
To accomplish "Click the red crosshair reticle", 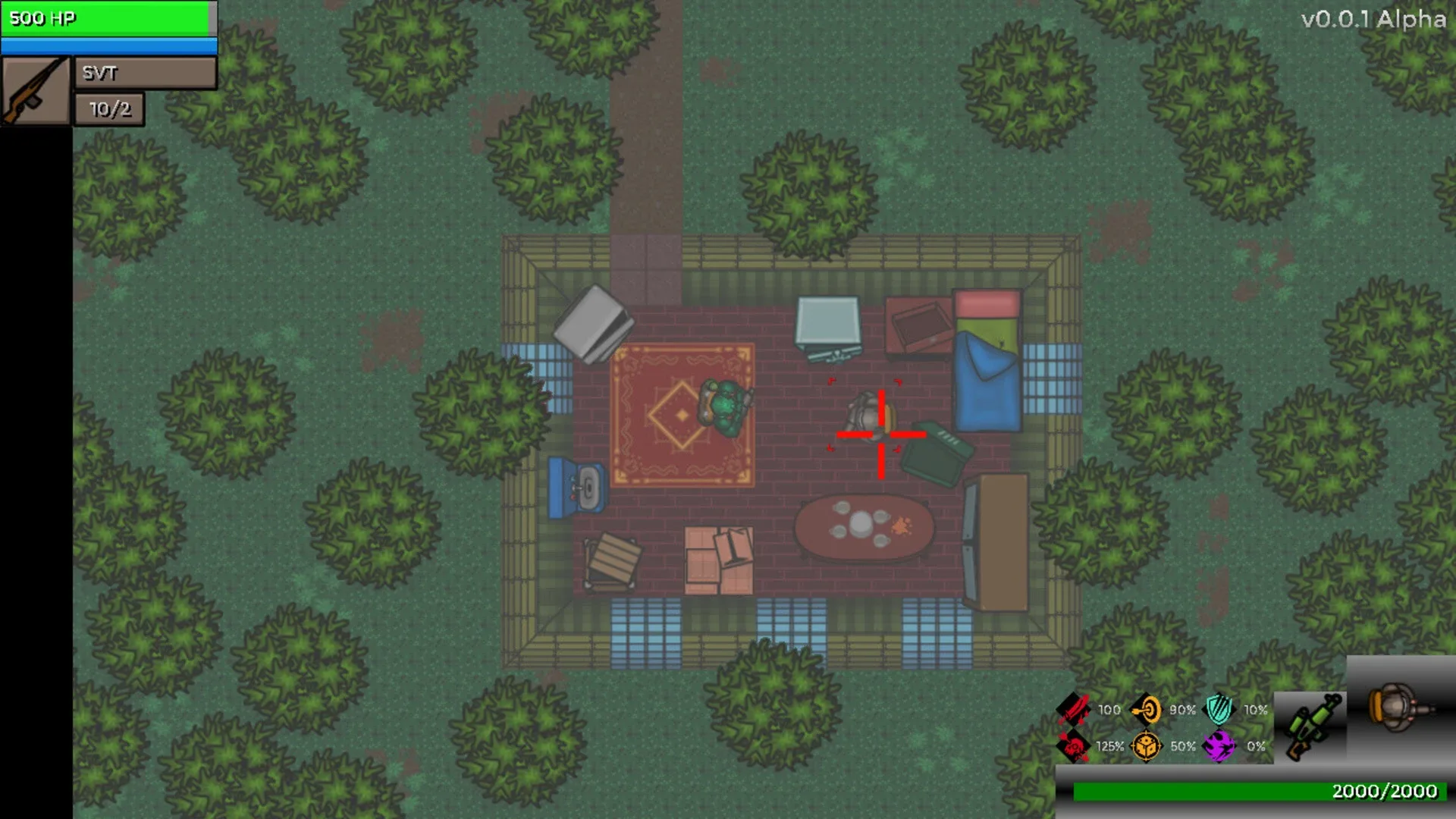I will [880, 434].
